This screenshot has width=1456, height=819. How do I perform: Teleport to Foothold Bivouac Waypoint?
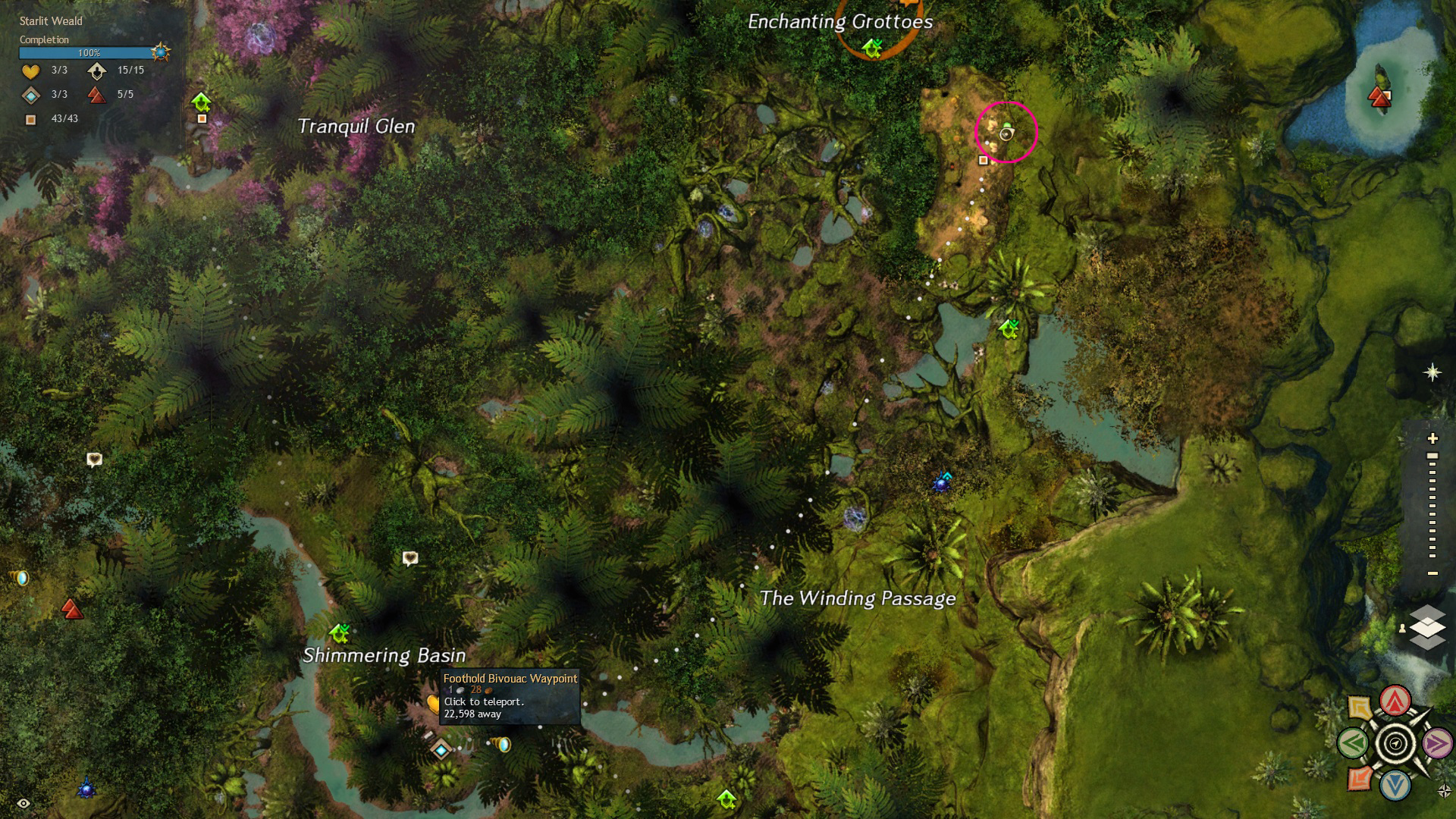441,750
